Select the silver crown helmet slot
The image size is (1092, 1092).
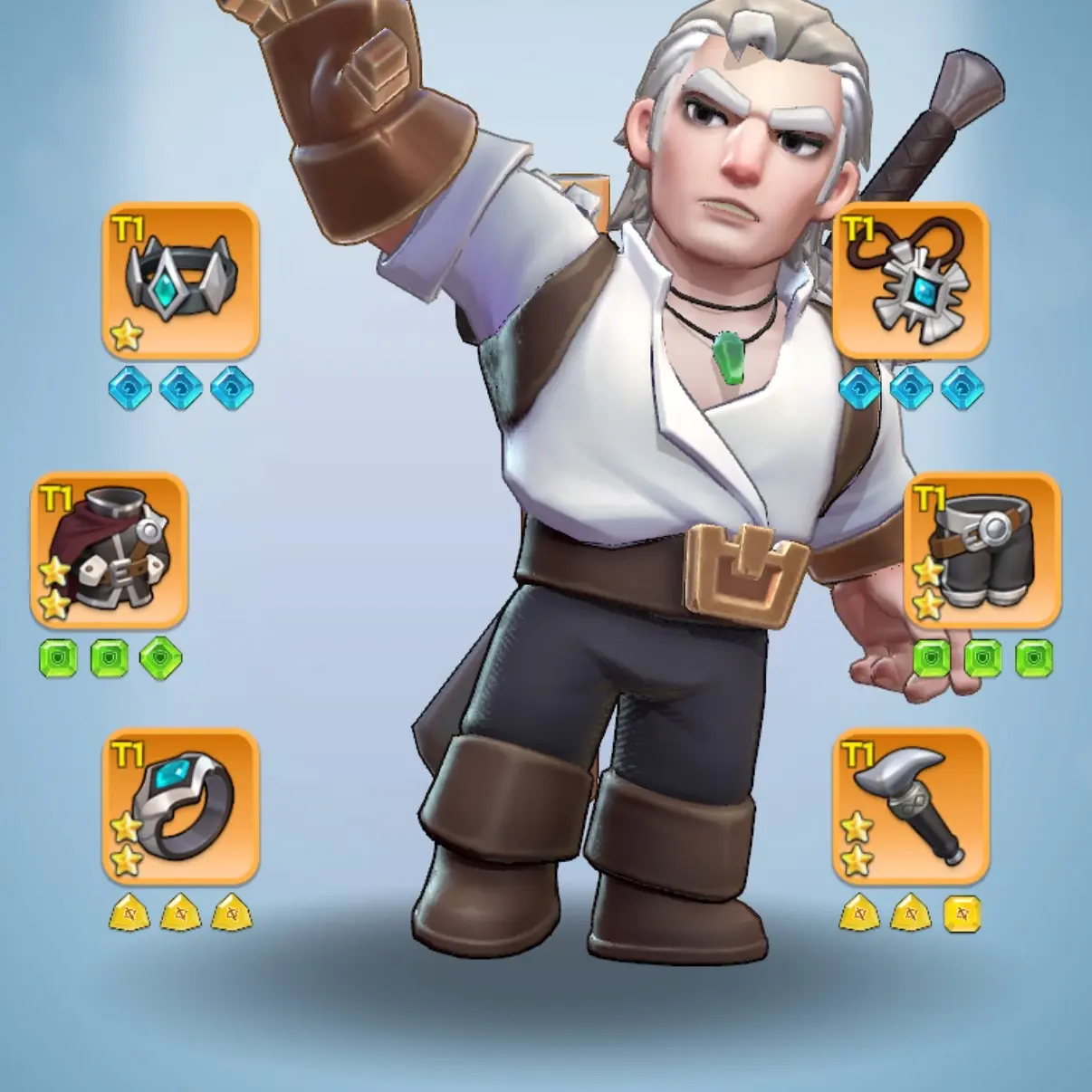181,279
